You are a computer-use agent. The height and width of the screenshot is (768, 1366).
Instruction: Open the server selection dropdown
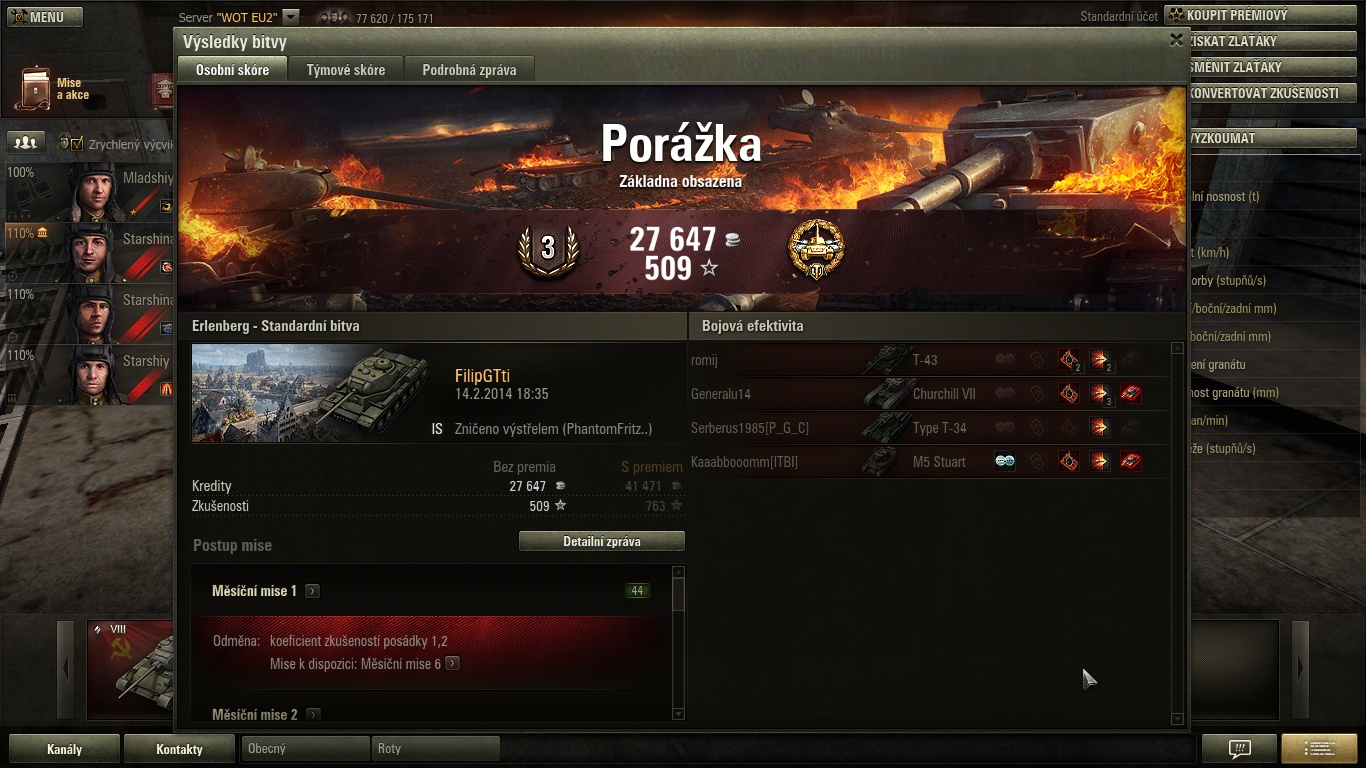tap(290, 17)
